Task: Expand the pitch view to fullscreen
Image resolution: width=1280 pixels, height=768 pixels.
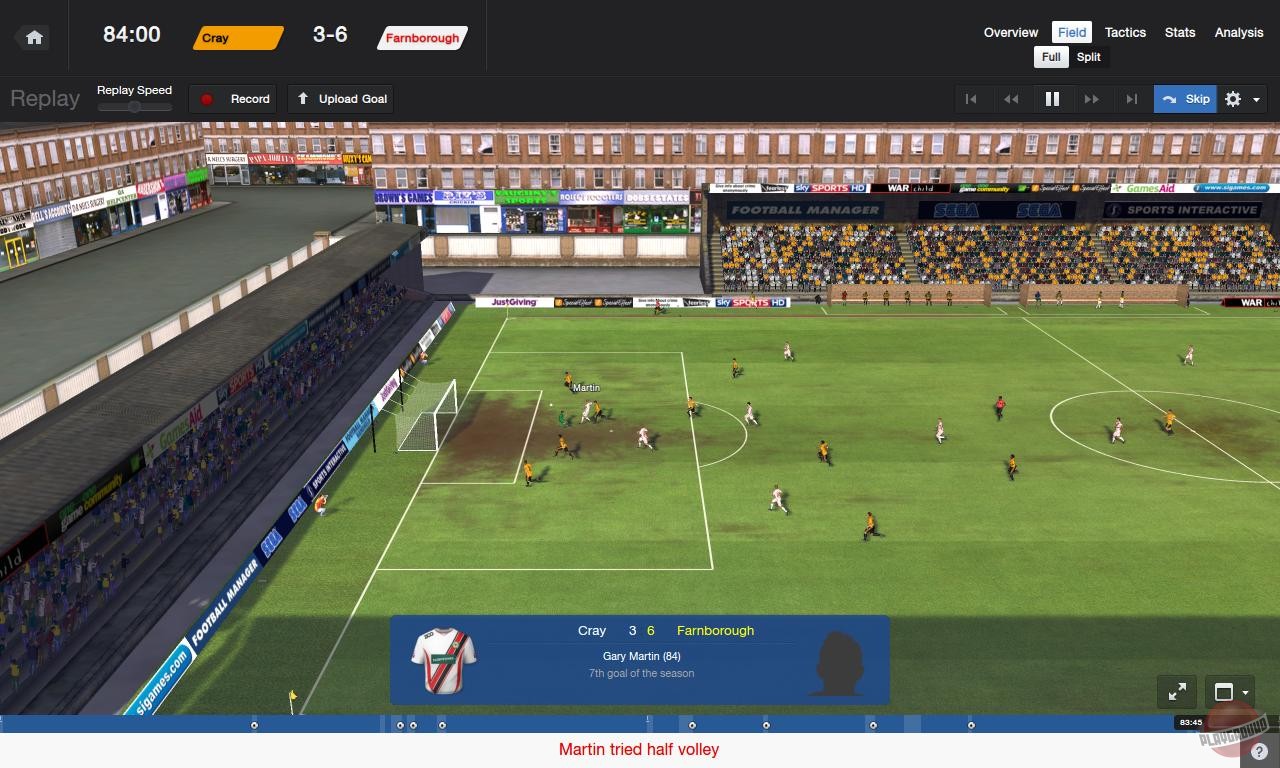Action: (1177, 691)
